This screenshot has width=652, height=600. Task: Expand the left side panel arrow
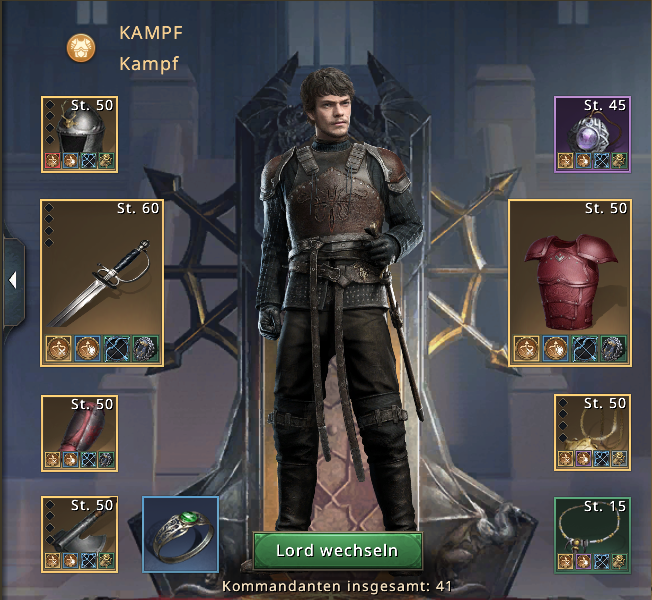pyautogui.click(x=12, y=281)
